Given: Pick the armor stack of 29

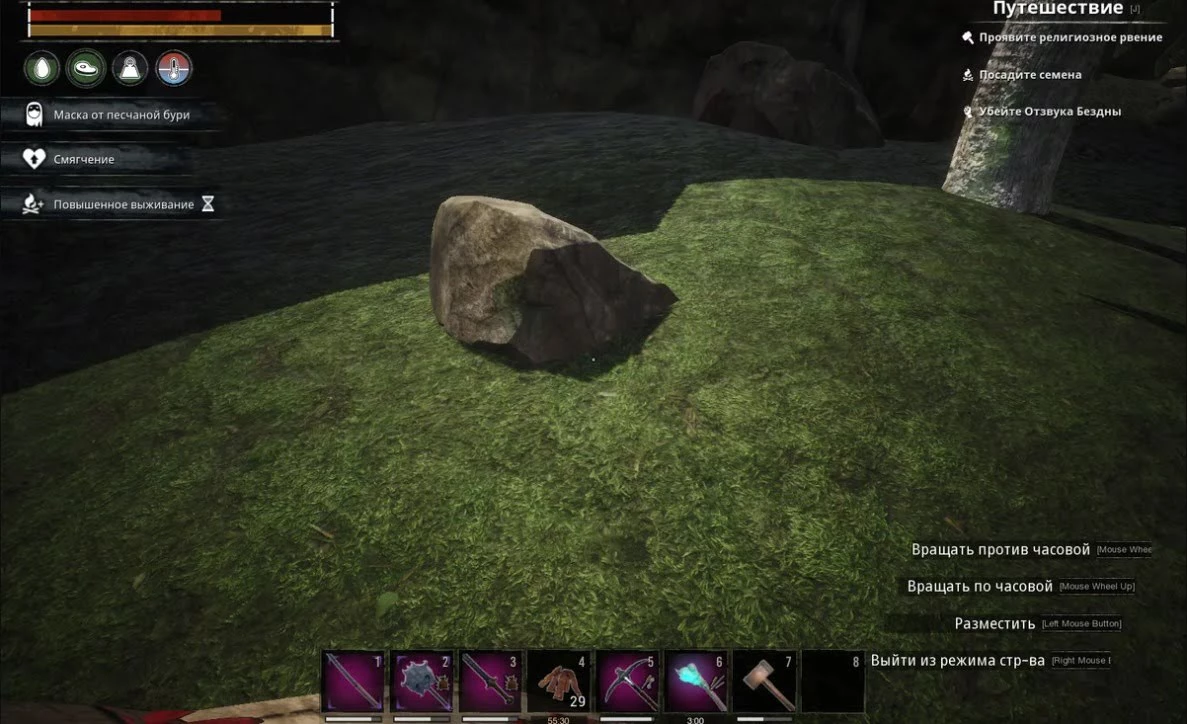Looking at the screenshot, I should (558, 681).
